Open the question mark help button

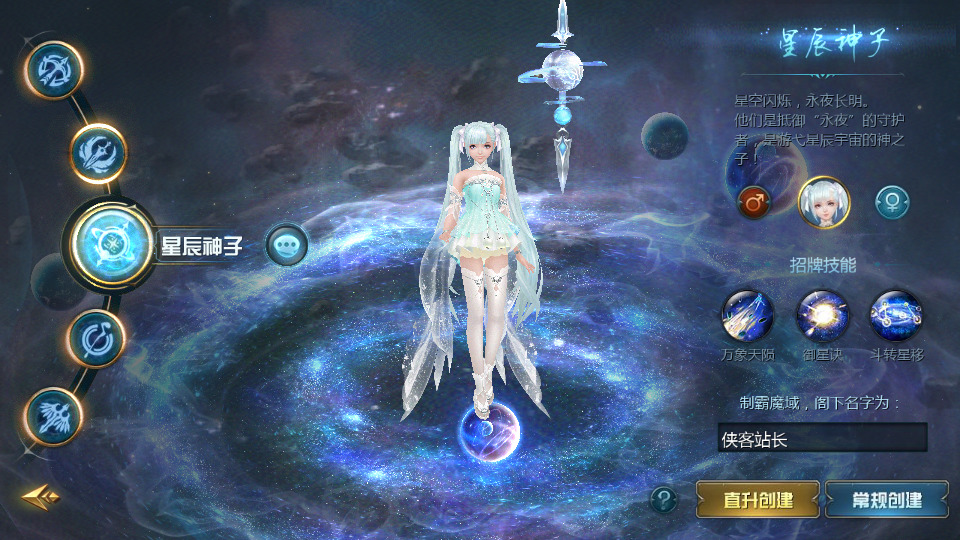pyautogui.click(x=663, y=499)
